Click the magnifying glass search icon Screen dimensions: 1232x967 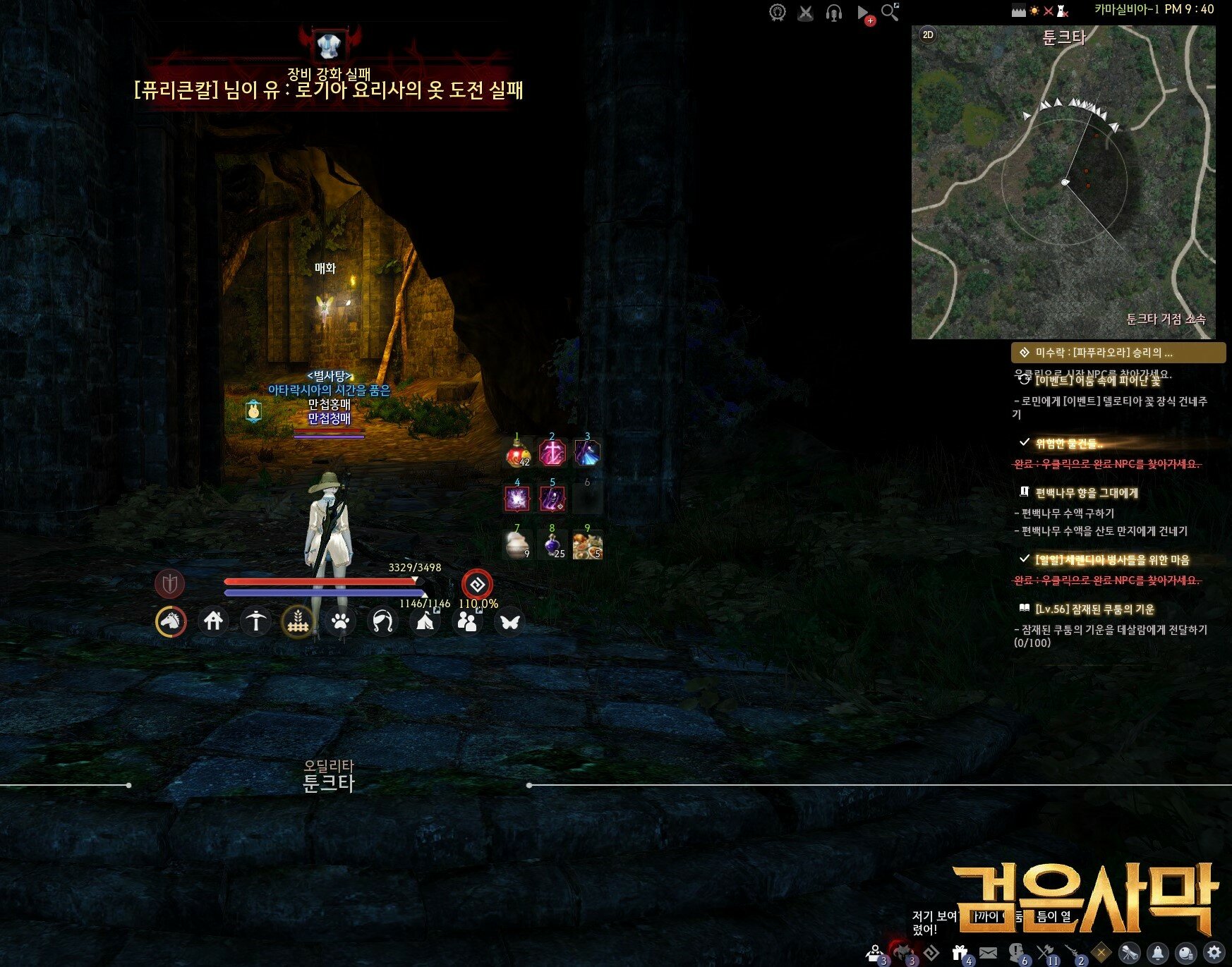pos(890,12)
